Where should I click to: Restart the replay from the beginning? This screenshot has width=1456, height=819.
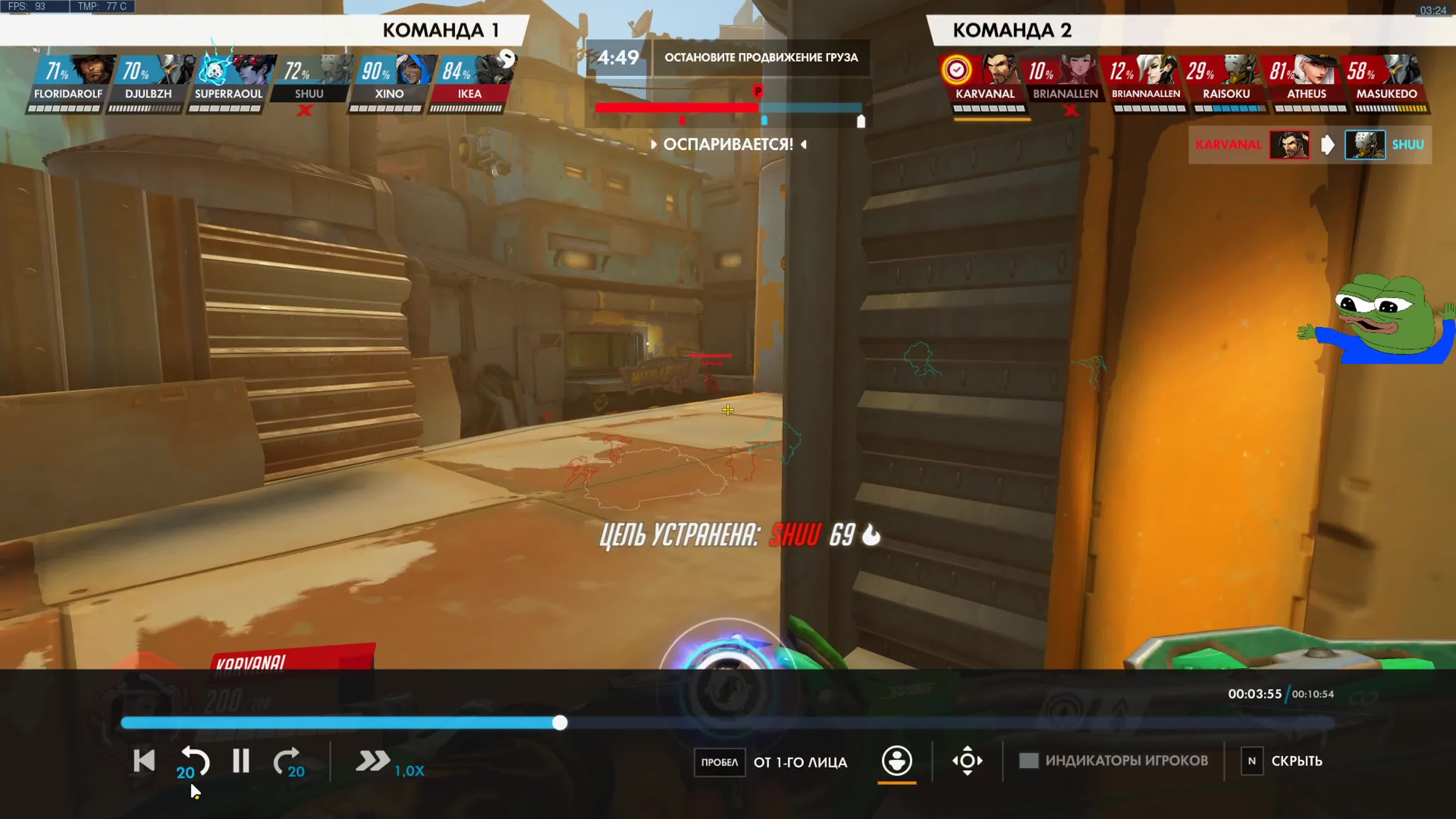(x=144, y=761)
